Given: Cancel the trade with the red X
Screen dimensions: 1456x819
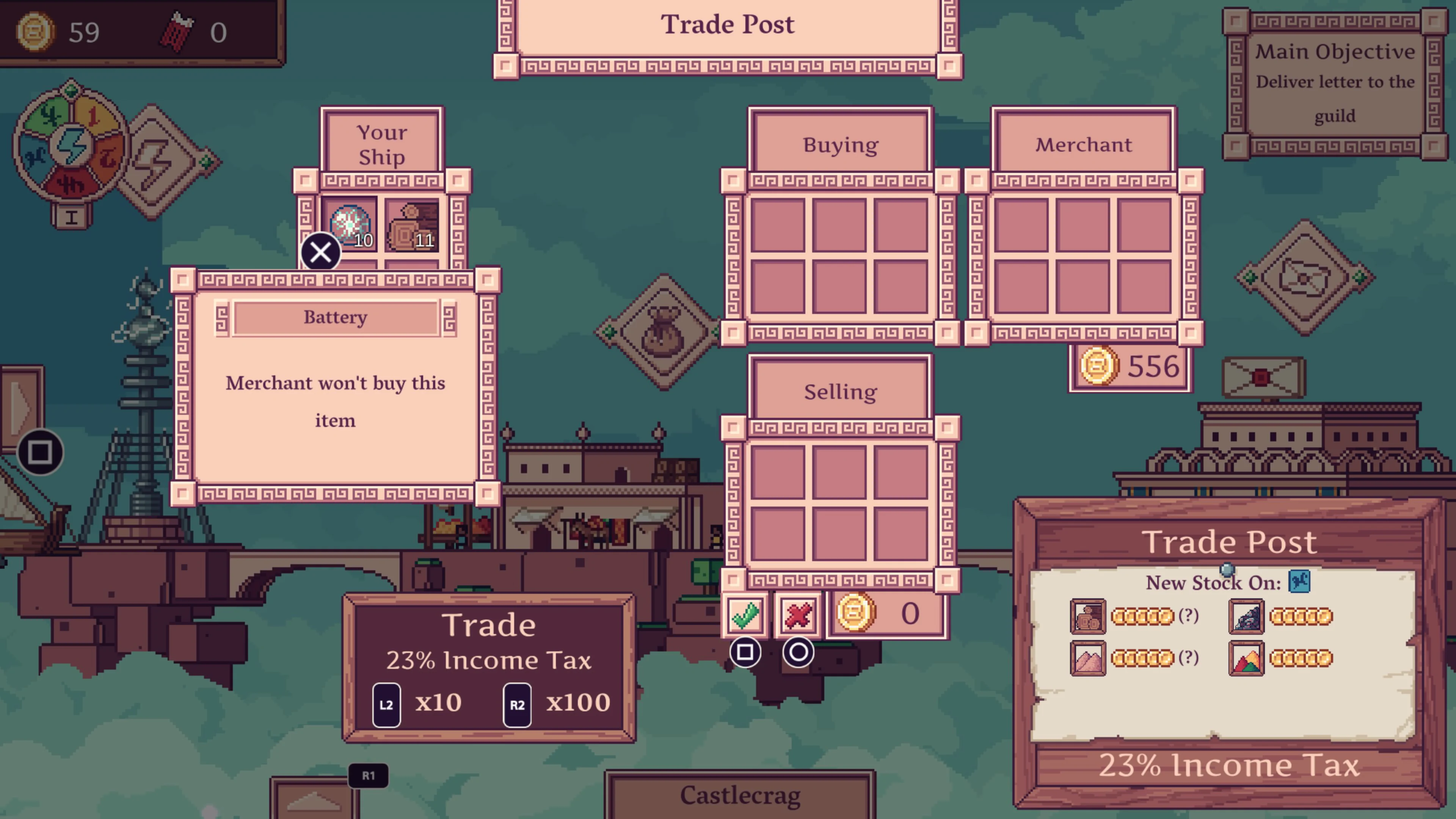Looking at the screenshot, I should [x=799, y=615].
